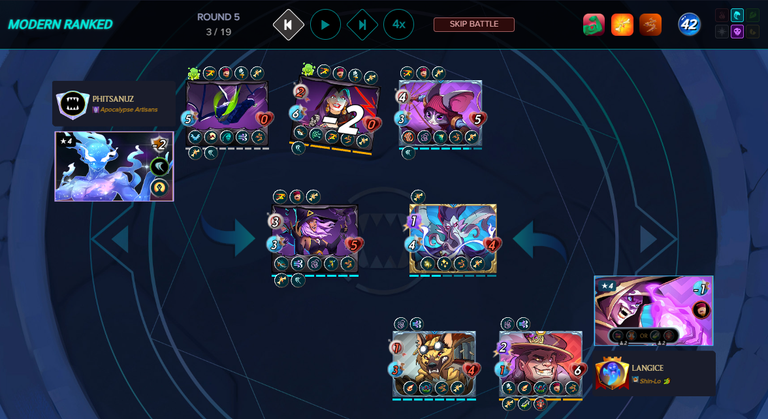Viewport: 768px width, 419px height.
Task: Select the purple witch-hat front-line monster card
Action: 314,237
